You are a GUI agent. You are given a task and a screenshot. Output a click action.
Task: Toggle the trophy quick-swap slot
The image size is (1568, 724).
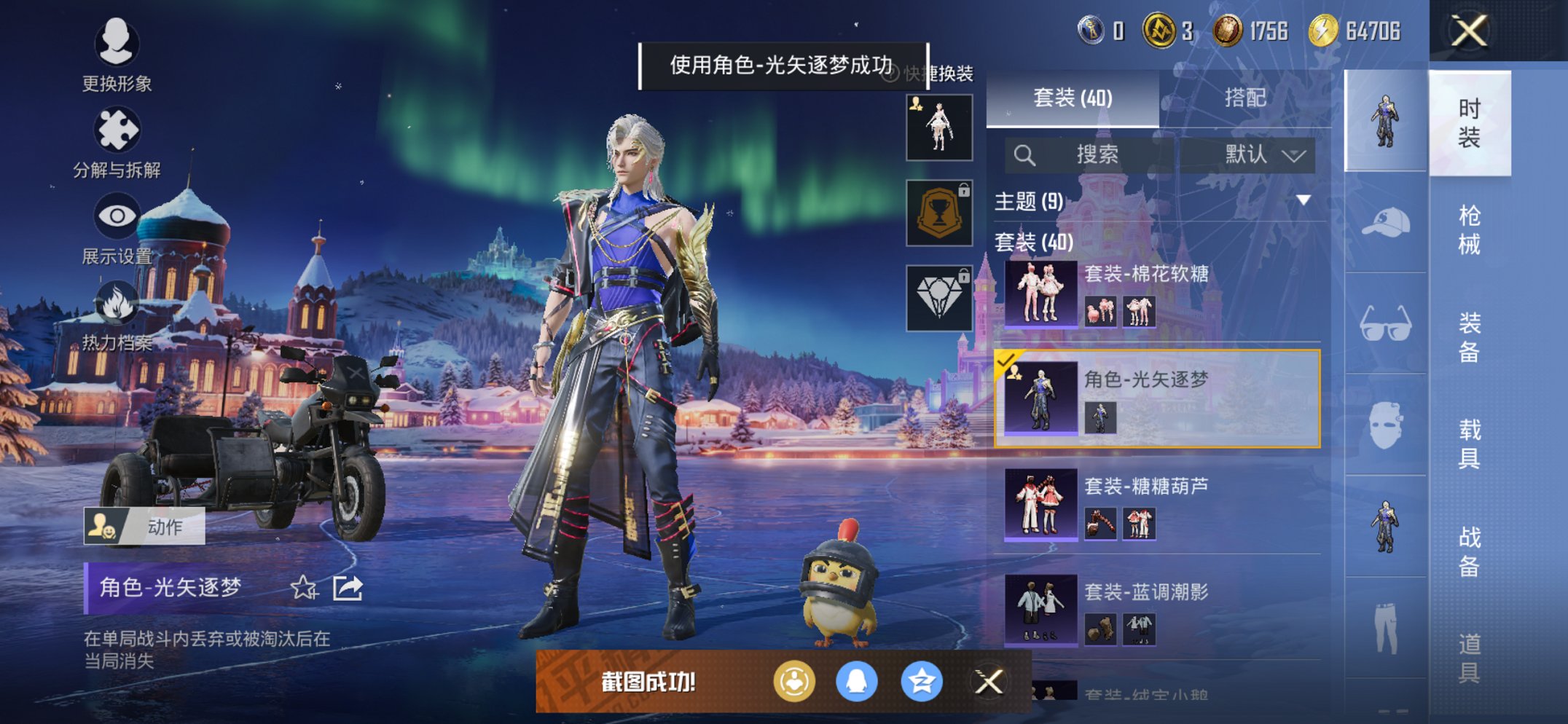pos(938,213)
